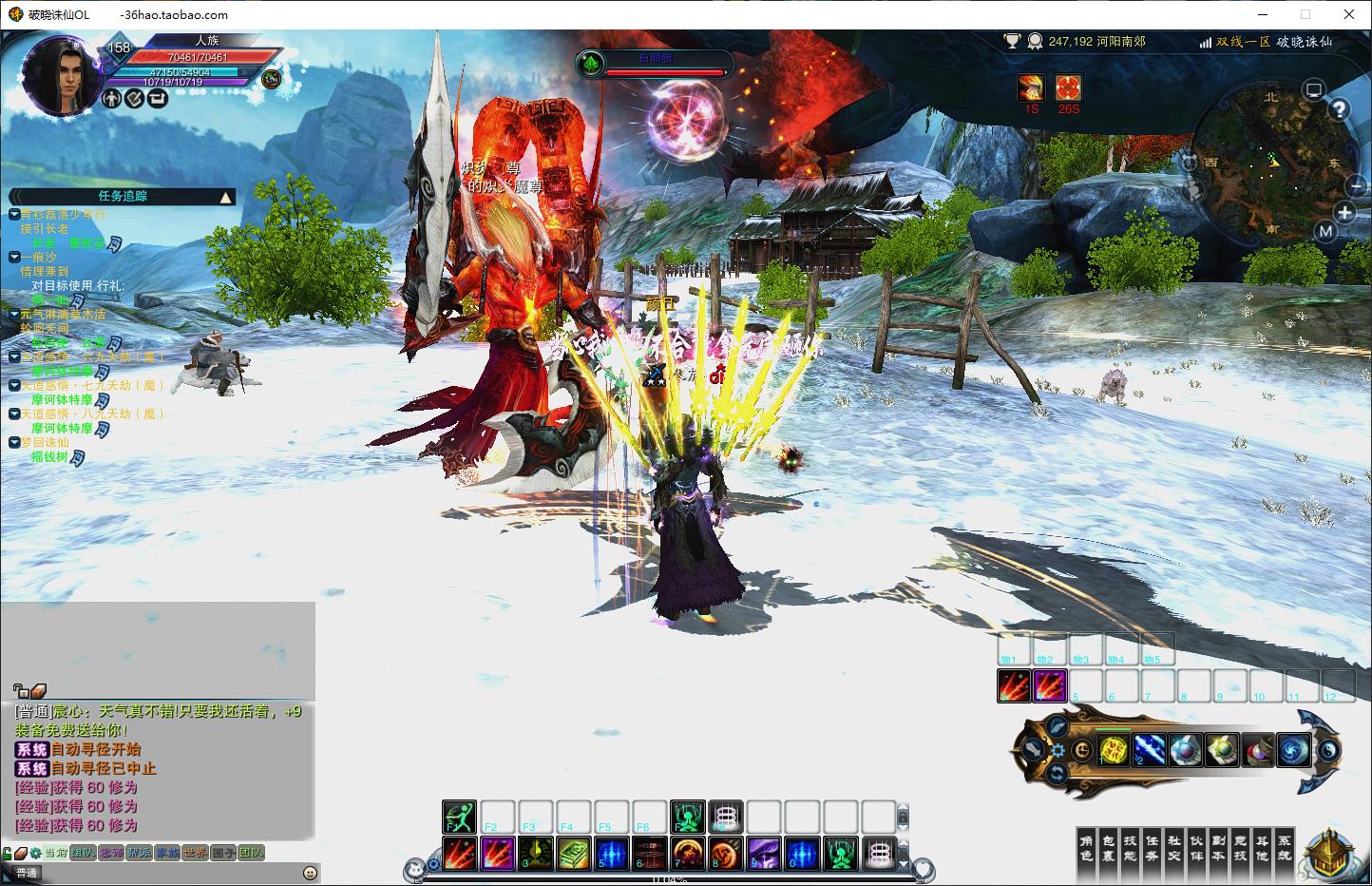Viewport: 1372px width, 886px height.
Task: Open the 包裹 bag menu
Action: click(1107, 847)
